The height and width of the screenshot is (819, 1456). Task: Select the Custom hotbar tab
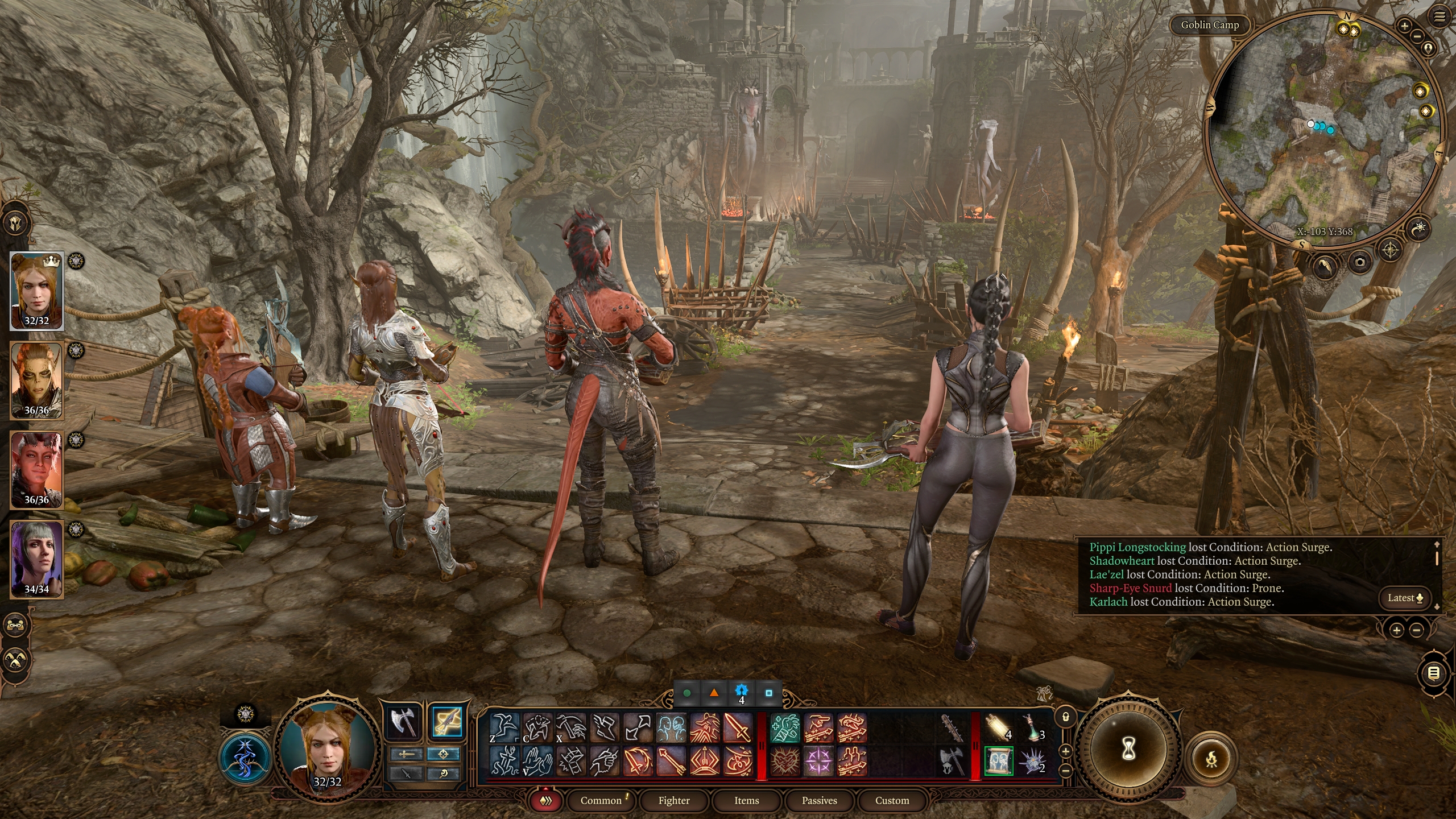tap(892, 800)
